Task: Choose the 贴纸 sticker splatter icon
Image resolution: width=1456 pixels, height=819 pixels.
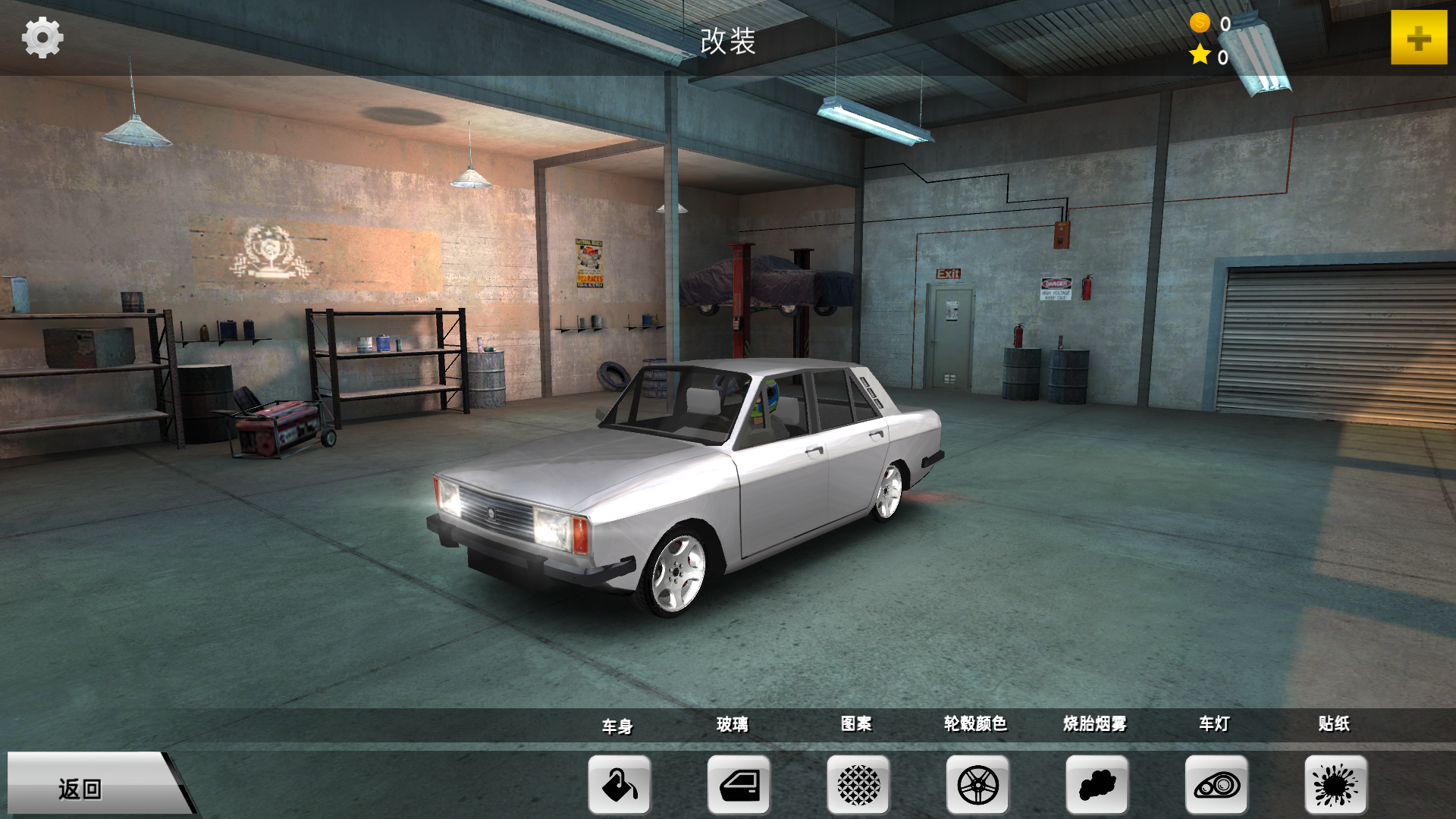Action: coord(1335,785)
